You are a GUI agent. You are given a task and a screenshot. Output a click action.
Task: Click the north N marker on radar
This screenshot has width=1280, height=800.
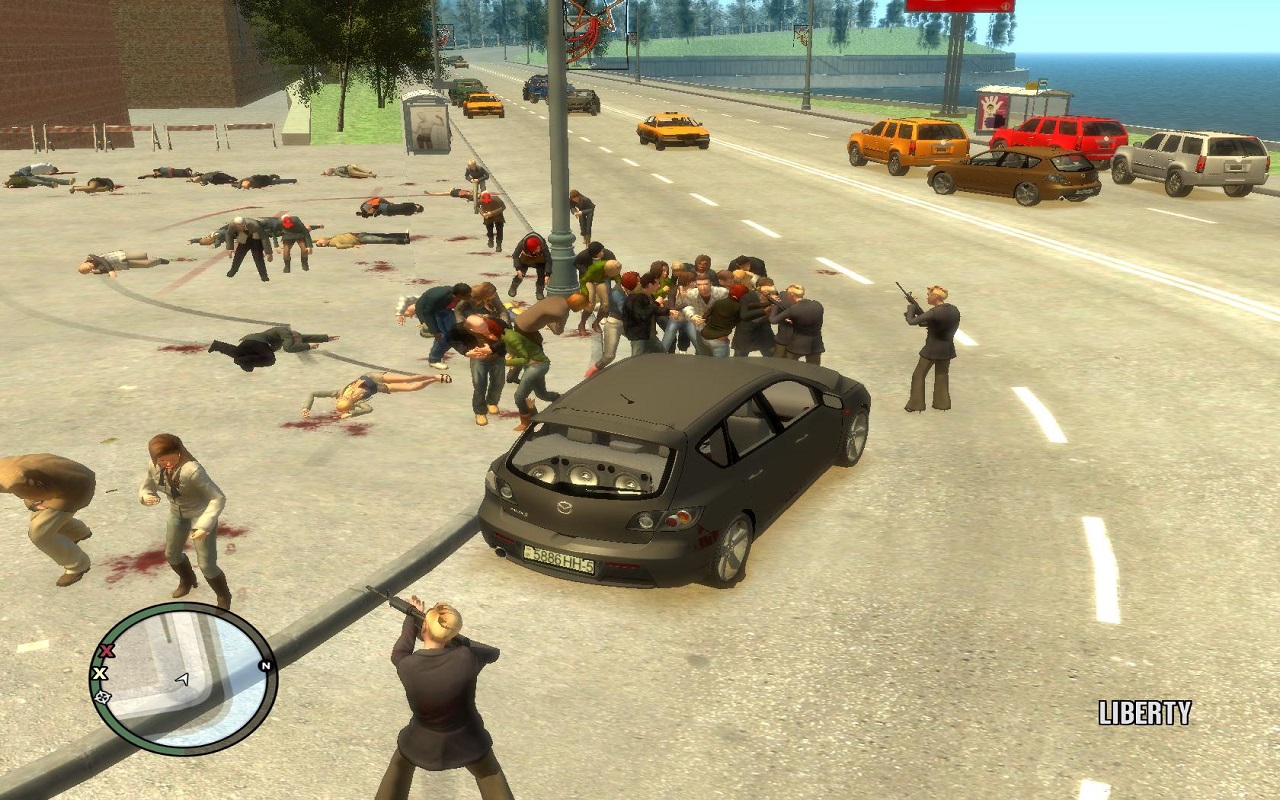coord(265,665)
